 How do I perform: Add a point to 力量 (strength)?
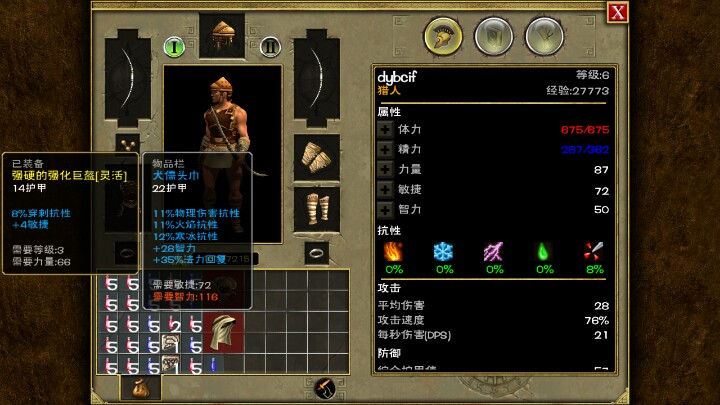(385, 170)
